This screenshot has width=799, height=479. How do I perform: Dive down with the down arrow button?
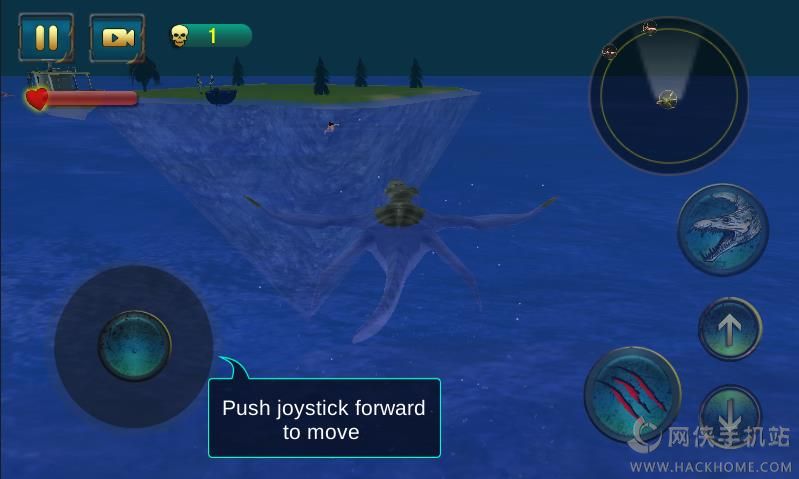(729, 412)
